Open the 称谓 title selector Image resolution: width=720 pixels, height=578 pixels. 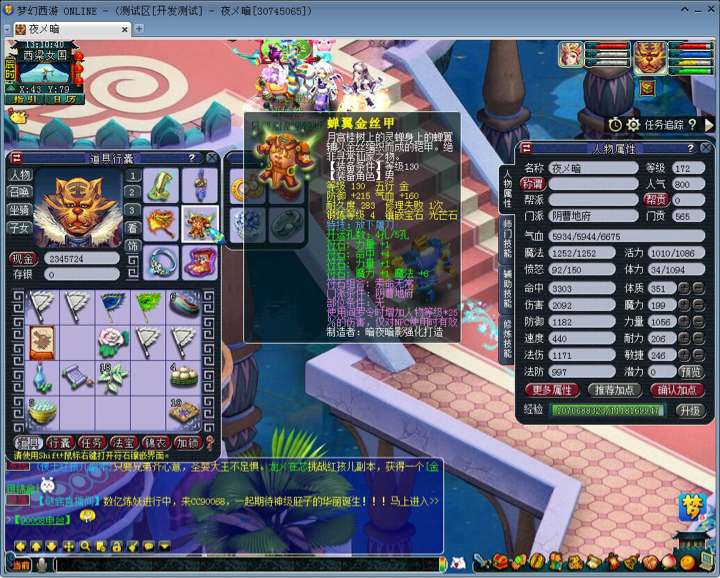[534, 184]
